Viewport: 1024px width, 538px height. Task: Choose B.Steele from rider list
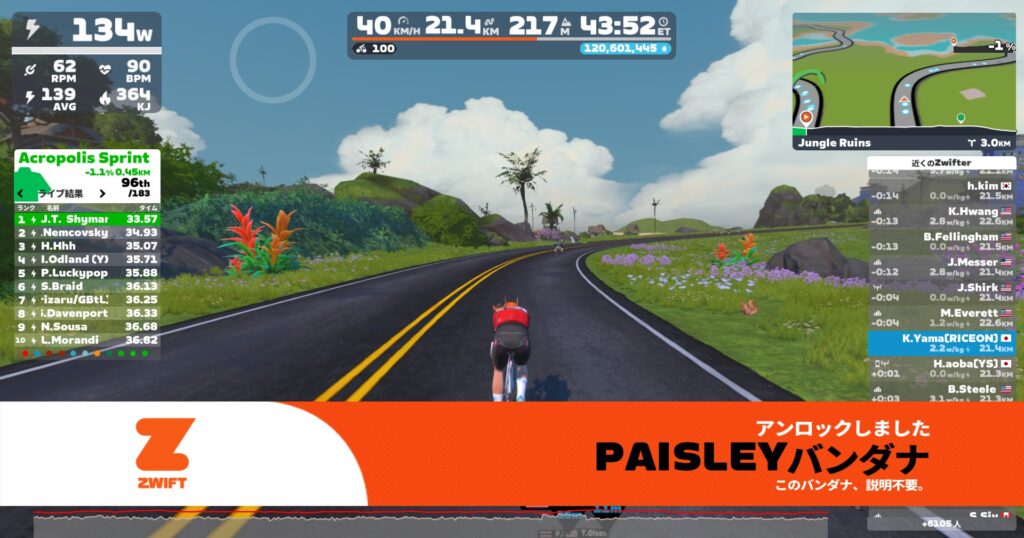941,391
